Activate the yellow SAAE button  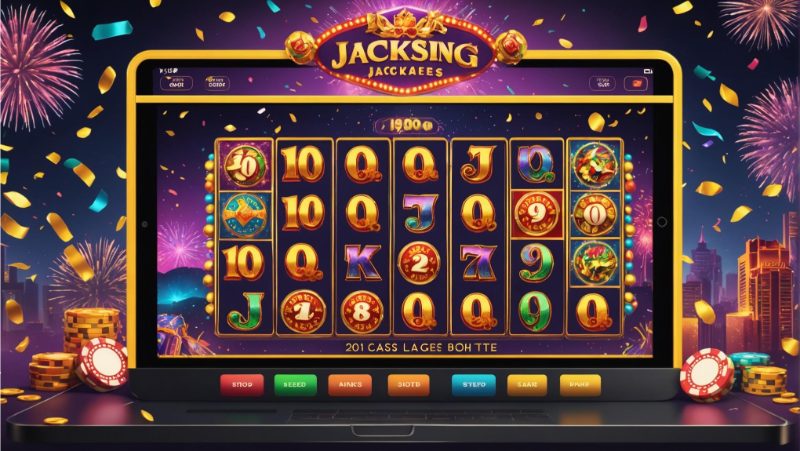click(525, 382)
